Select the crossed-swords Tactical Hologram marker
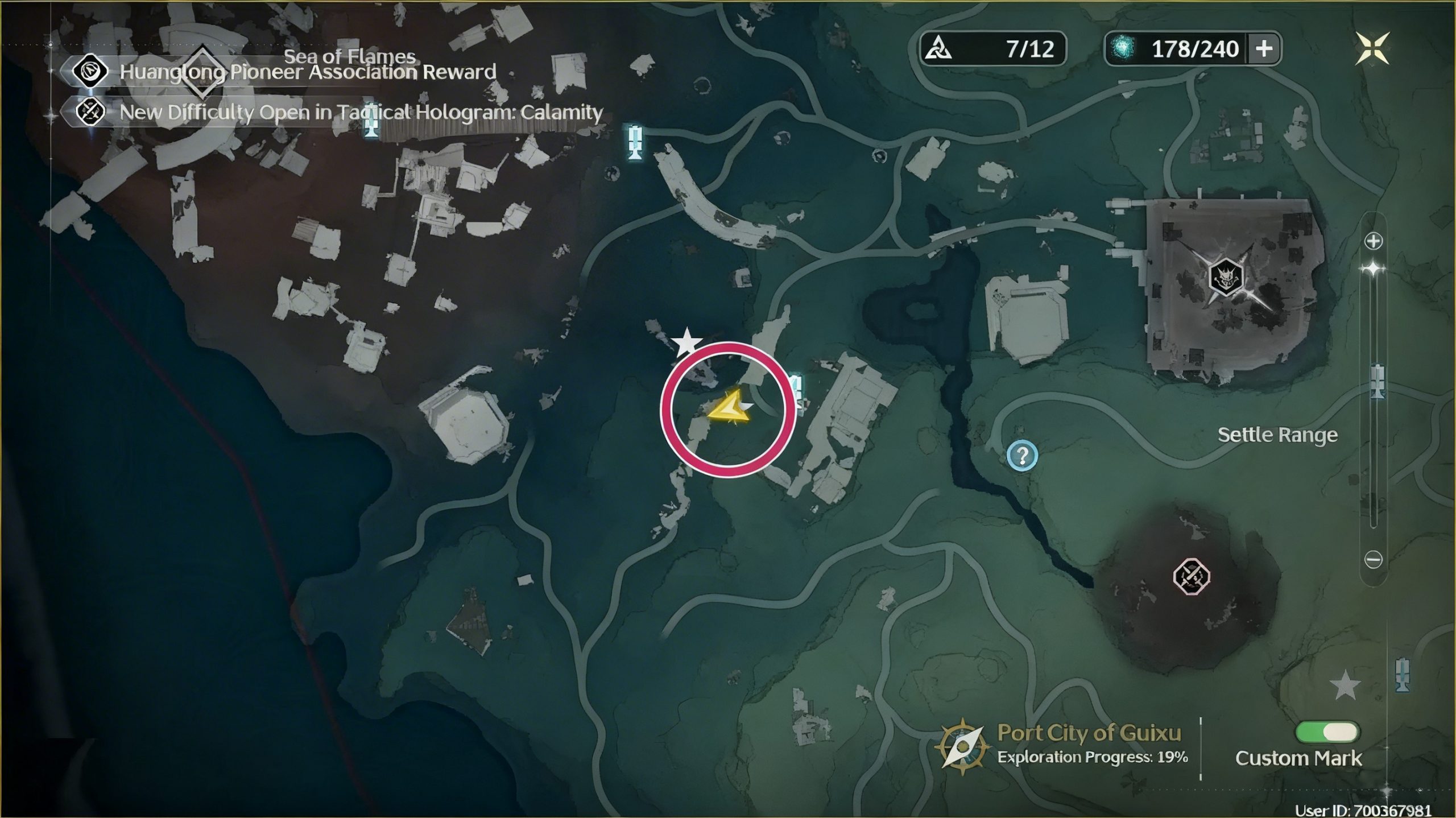 pyautogui.click(x=1191, y=577)
